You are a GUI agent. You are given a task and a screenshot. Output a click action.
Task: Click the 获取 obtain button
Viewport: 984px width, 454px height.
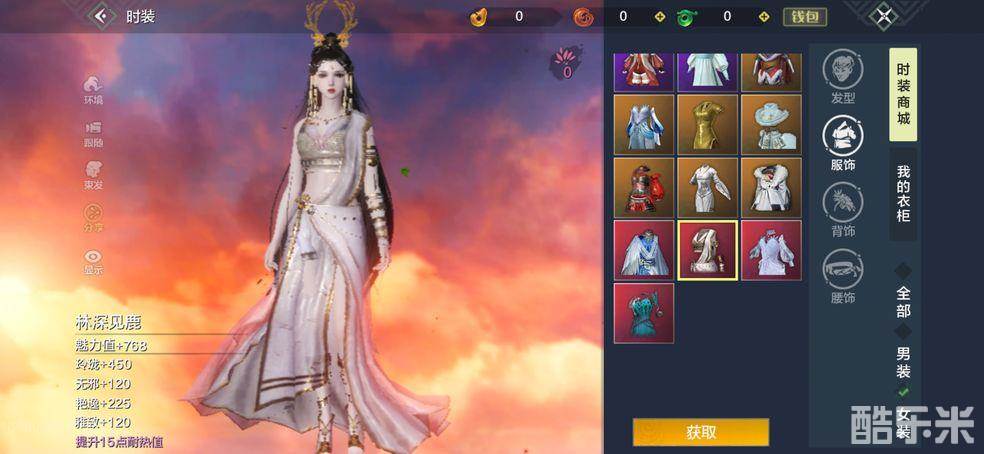click(x=700, y=432)
